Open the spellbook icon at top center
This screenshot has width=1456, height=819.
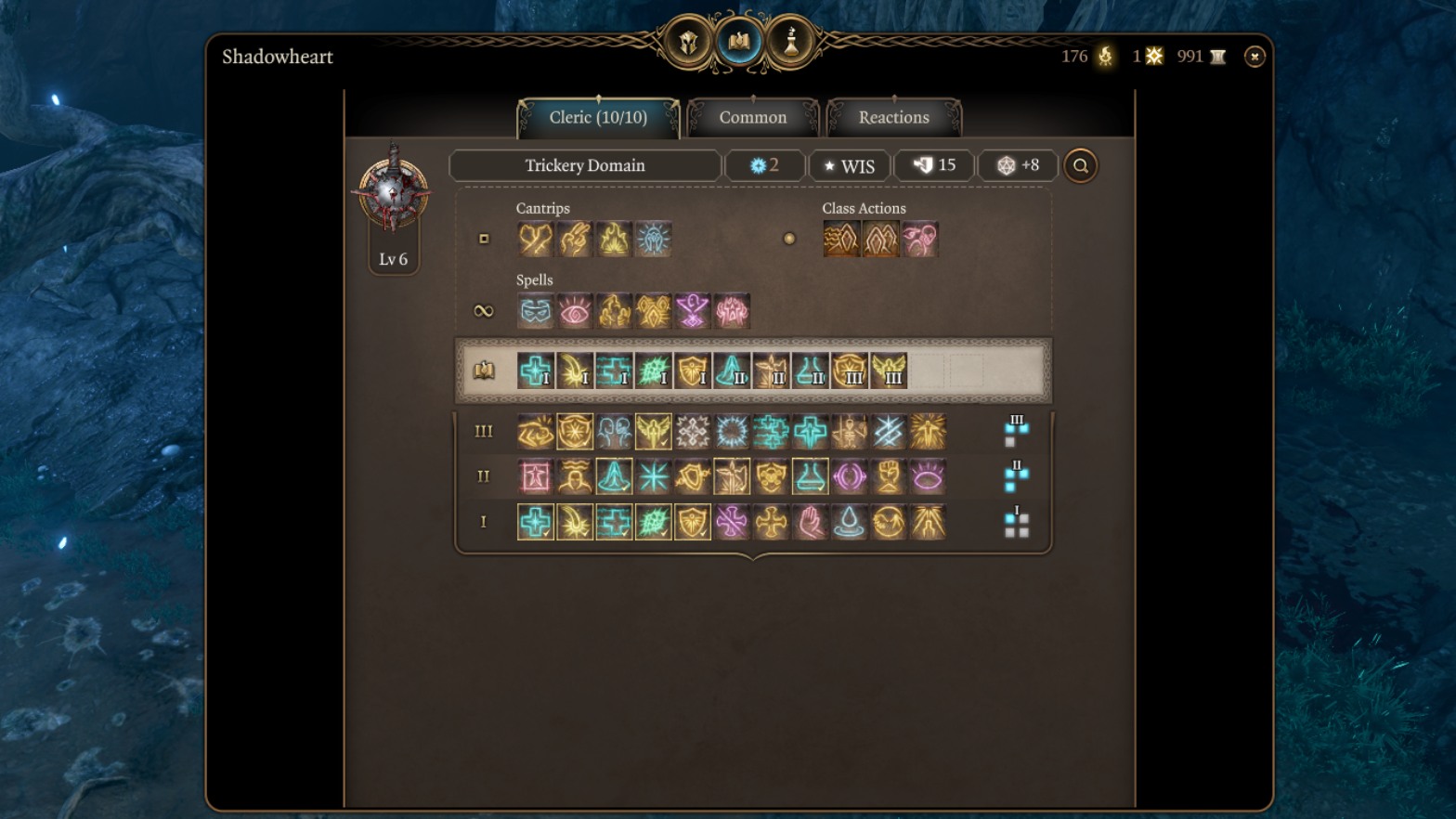click(738, 42)
